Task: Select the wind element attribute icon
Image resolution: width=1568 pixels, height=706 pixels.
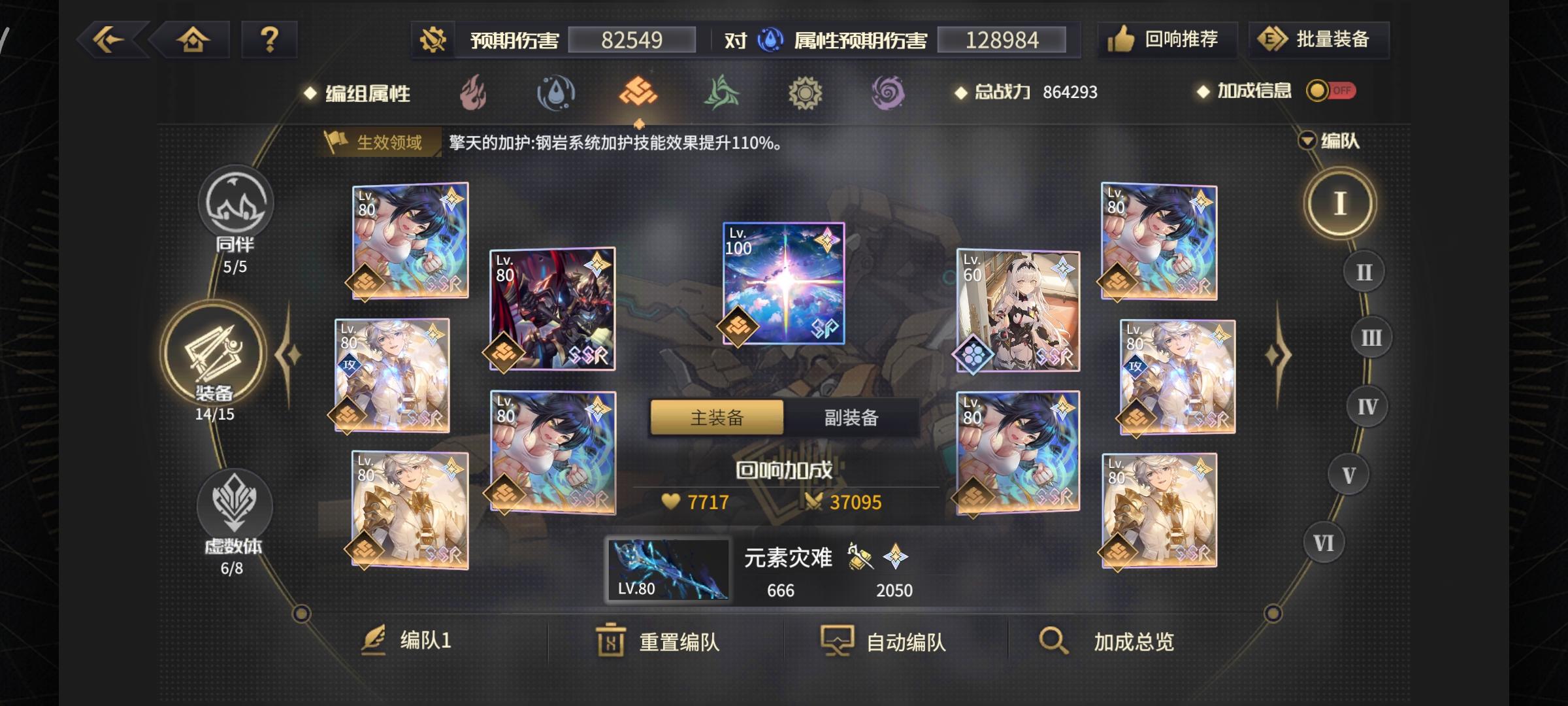Action: tap(723, 93)
